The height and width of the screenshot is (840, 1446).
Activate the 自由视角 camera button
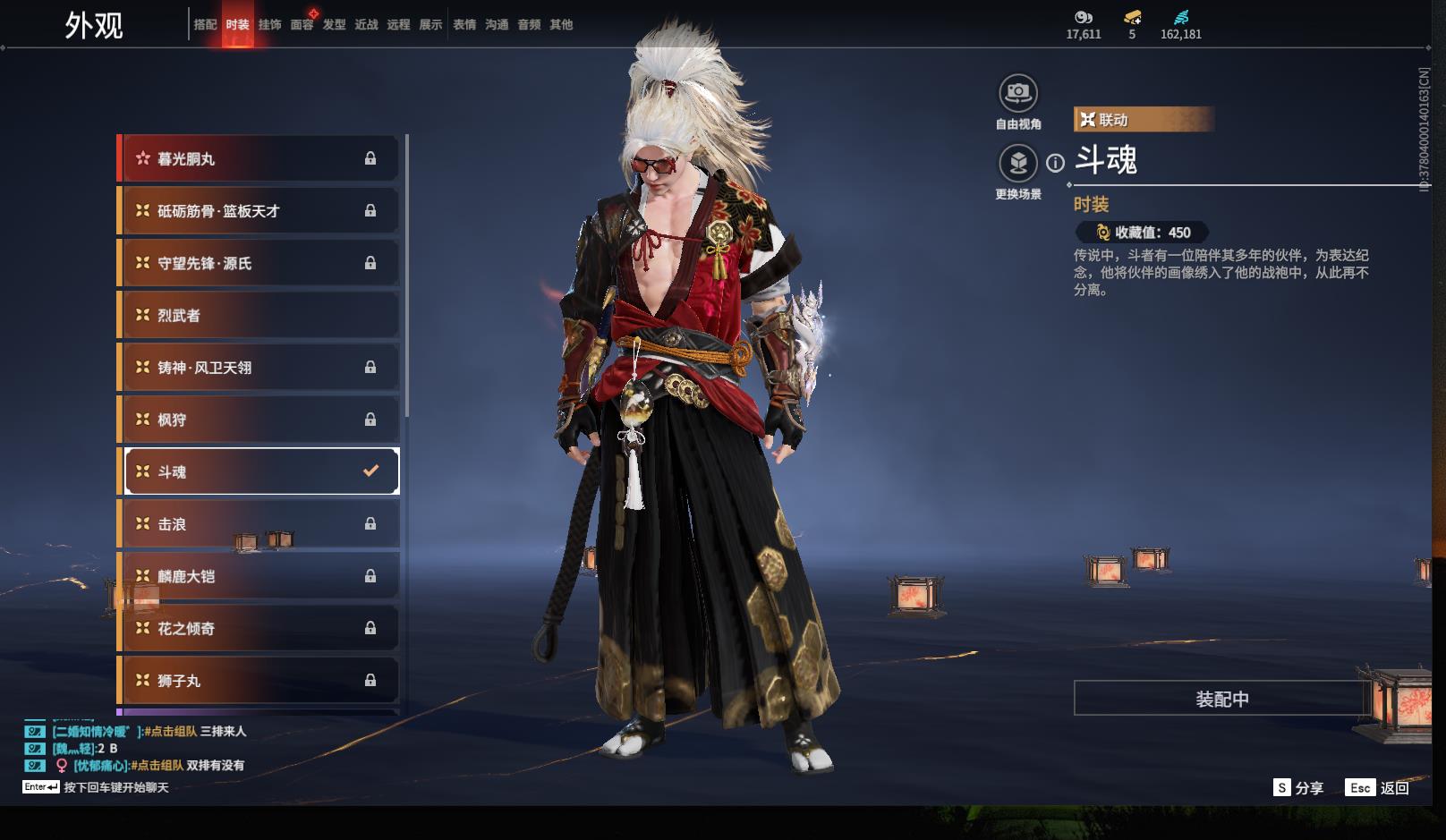[x=1018, y=93]
